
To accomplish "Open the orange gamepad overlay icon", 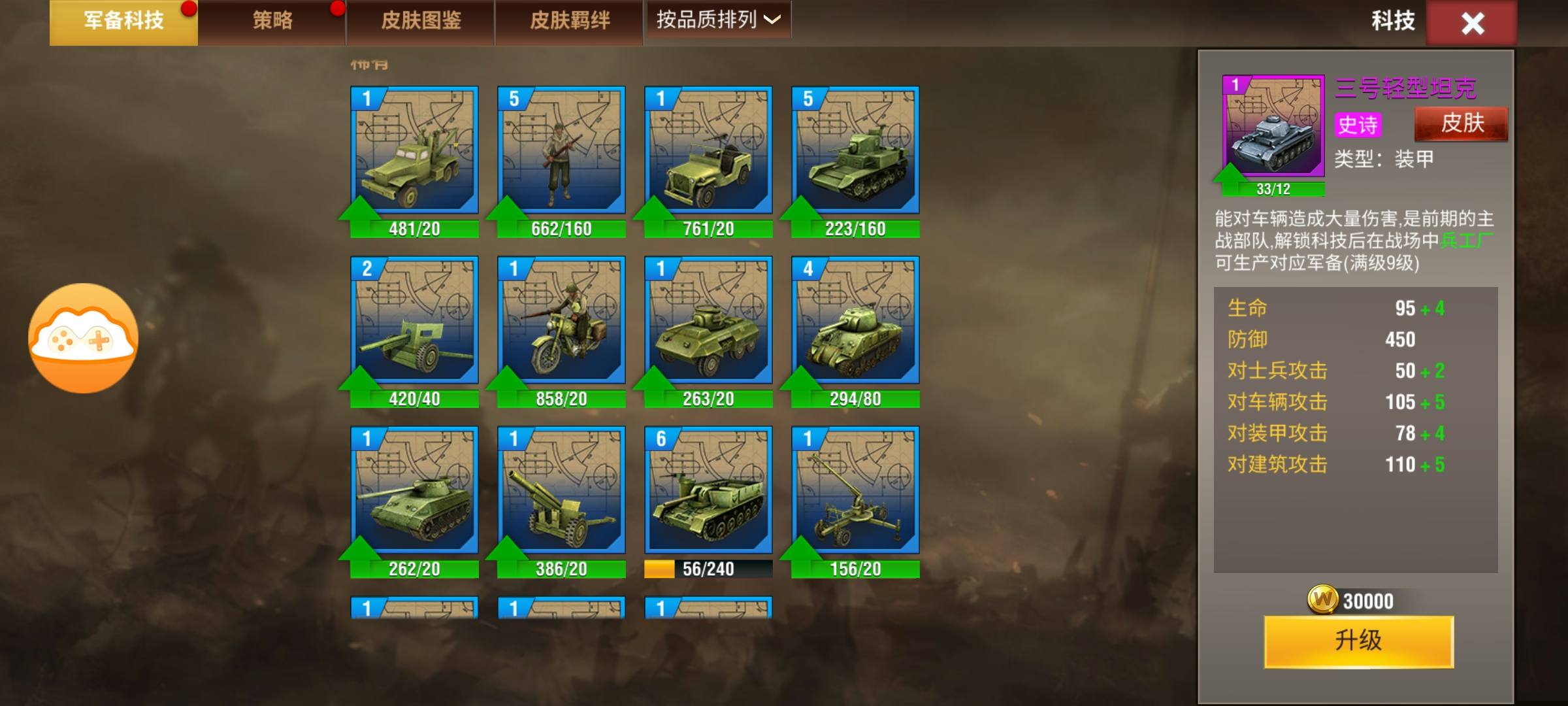I will [x=83, y=338].
